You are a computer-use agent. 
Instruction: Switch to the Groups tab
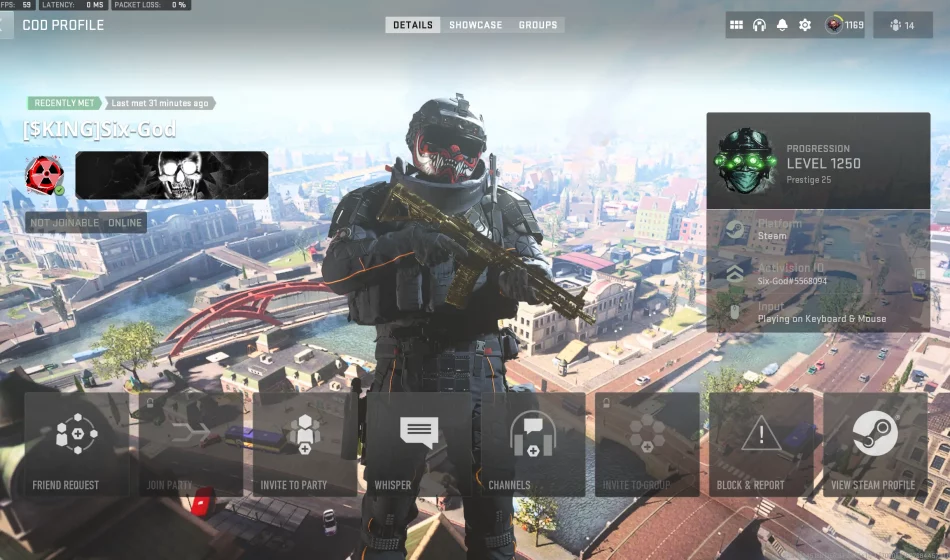click(x=538, y=25)
